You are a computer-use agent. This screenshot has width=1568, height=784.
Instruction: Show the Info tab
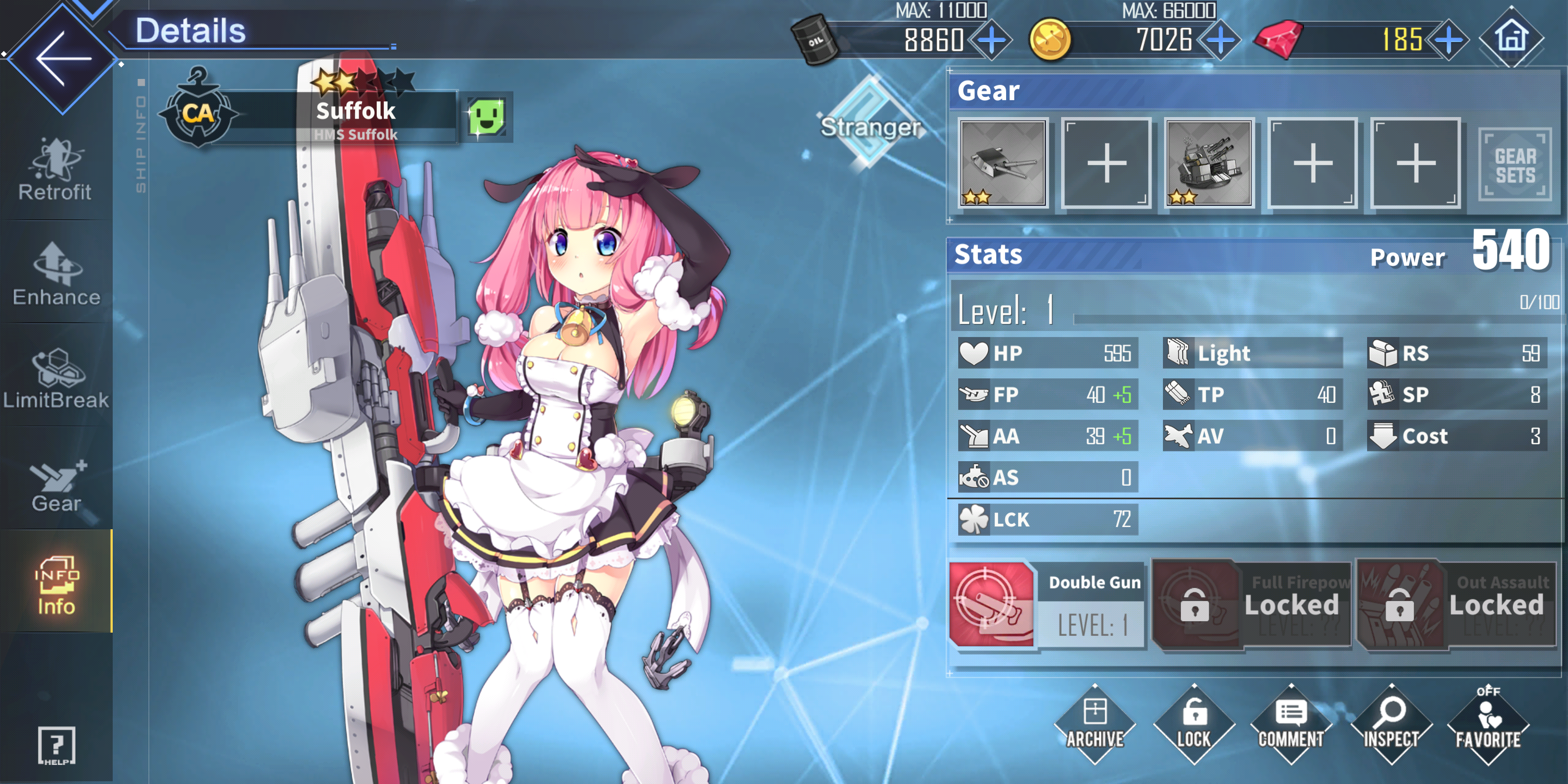point(57,585)
